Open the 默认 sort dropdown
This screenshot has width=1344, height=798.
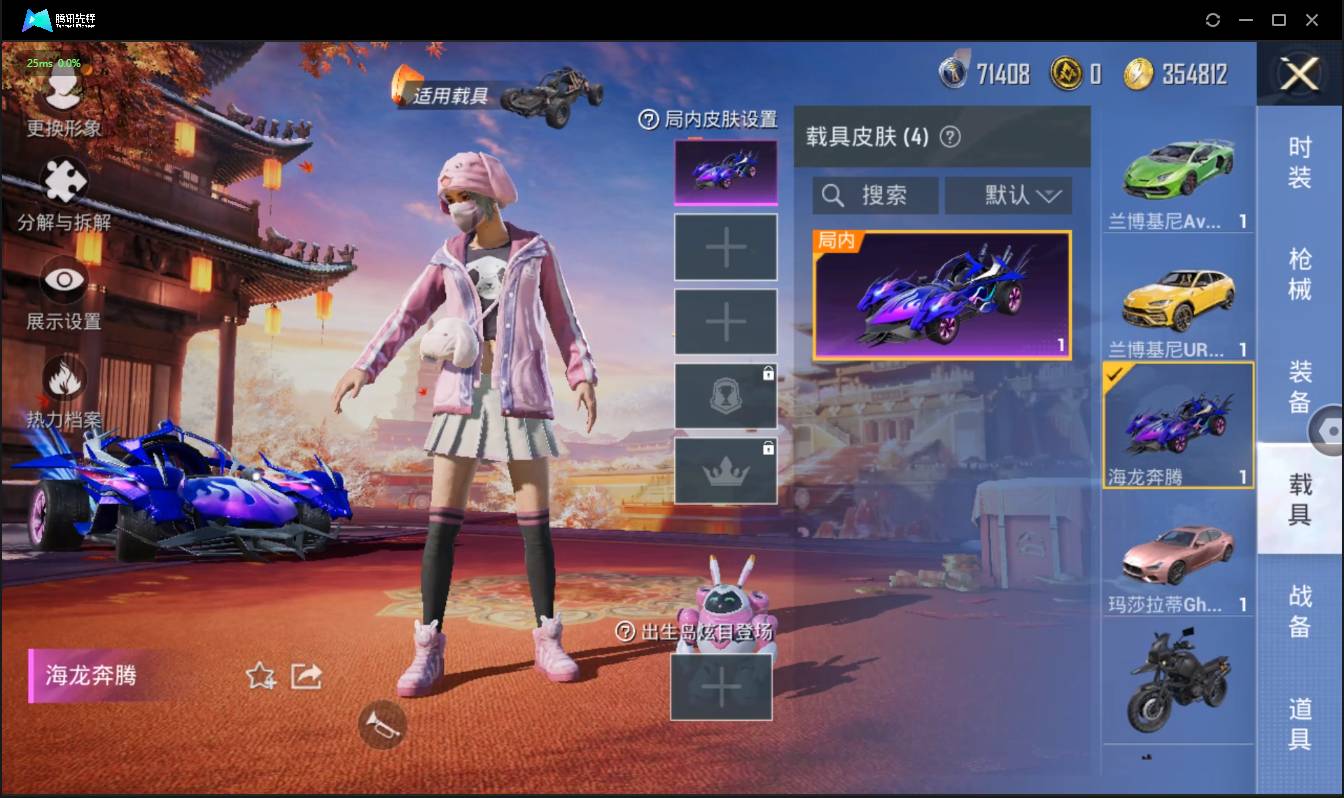(x=1008, y=195)
